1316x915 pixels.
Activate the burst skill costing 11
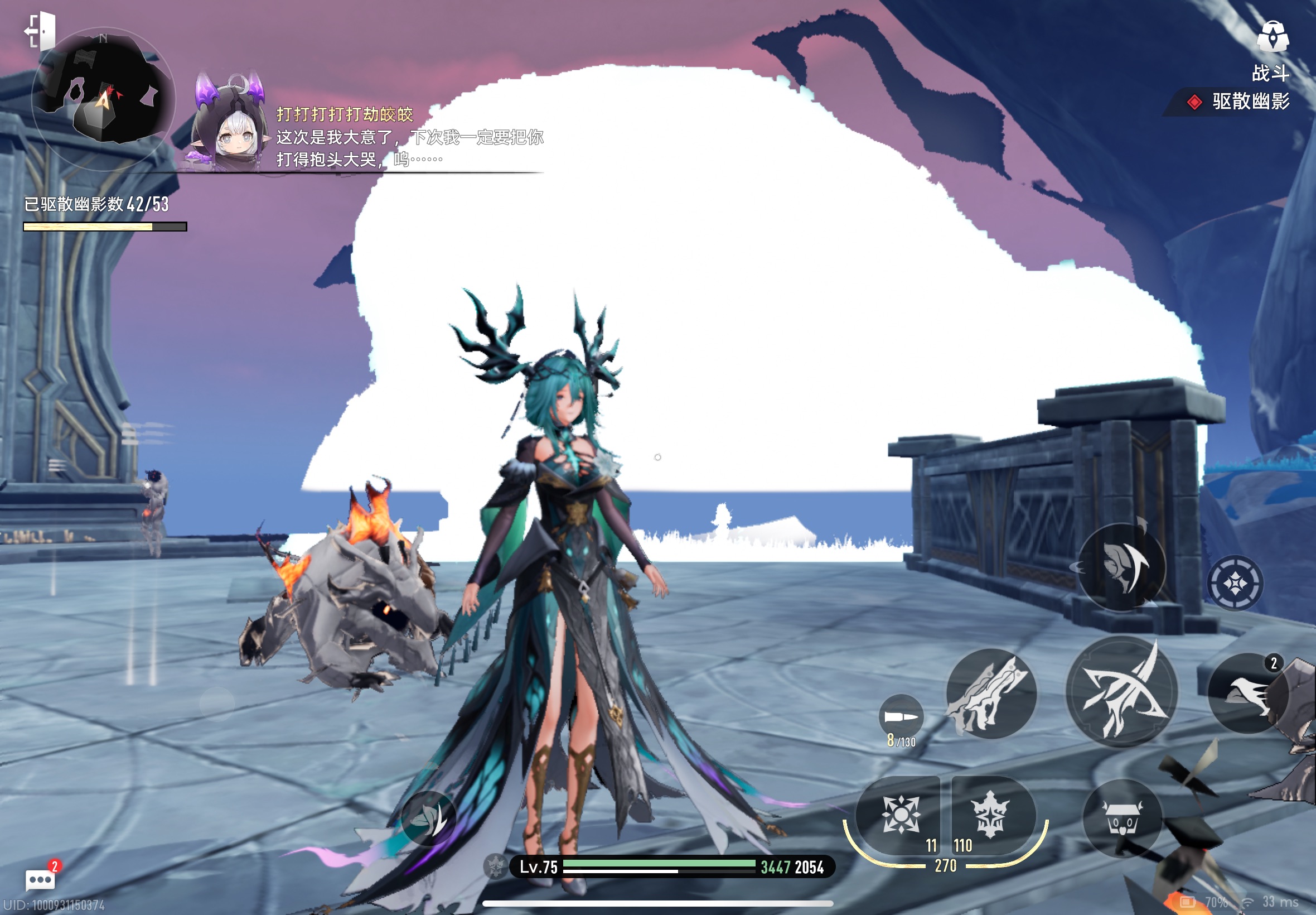click(899, 815)
